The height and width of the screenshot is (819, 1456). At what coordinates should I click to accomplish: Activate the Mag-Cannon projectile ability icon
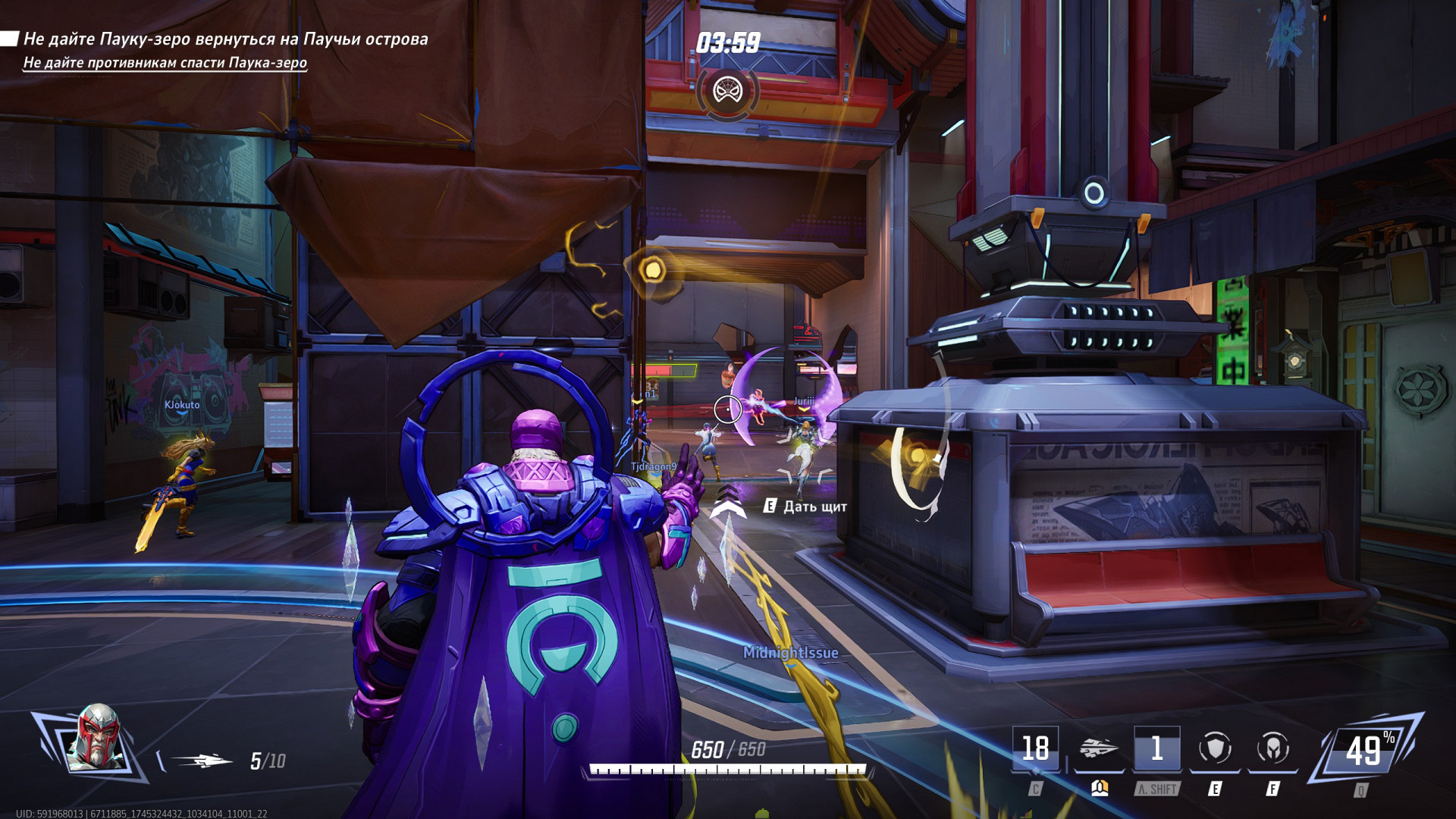click(1099, 749)
